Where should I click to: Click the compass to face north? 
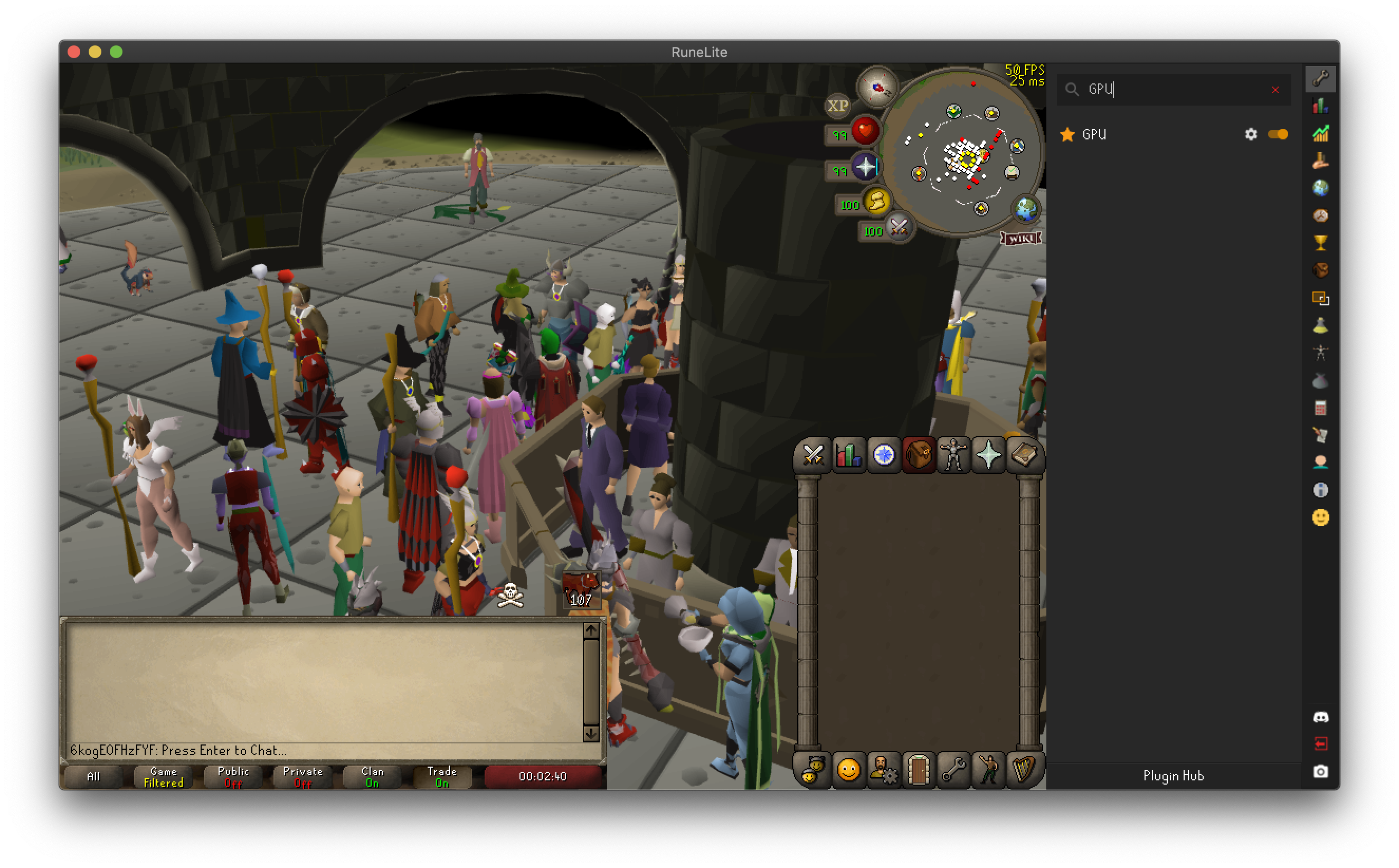point(877,87)
